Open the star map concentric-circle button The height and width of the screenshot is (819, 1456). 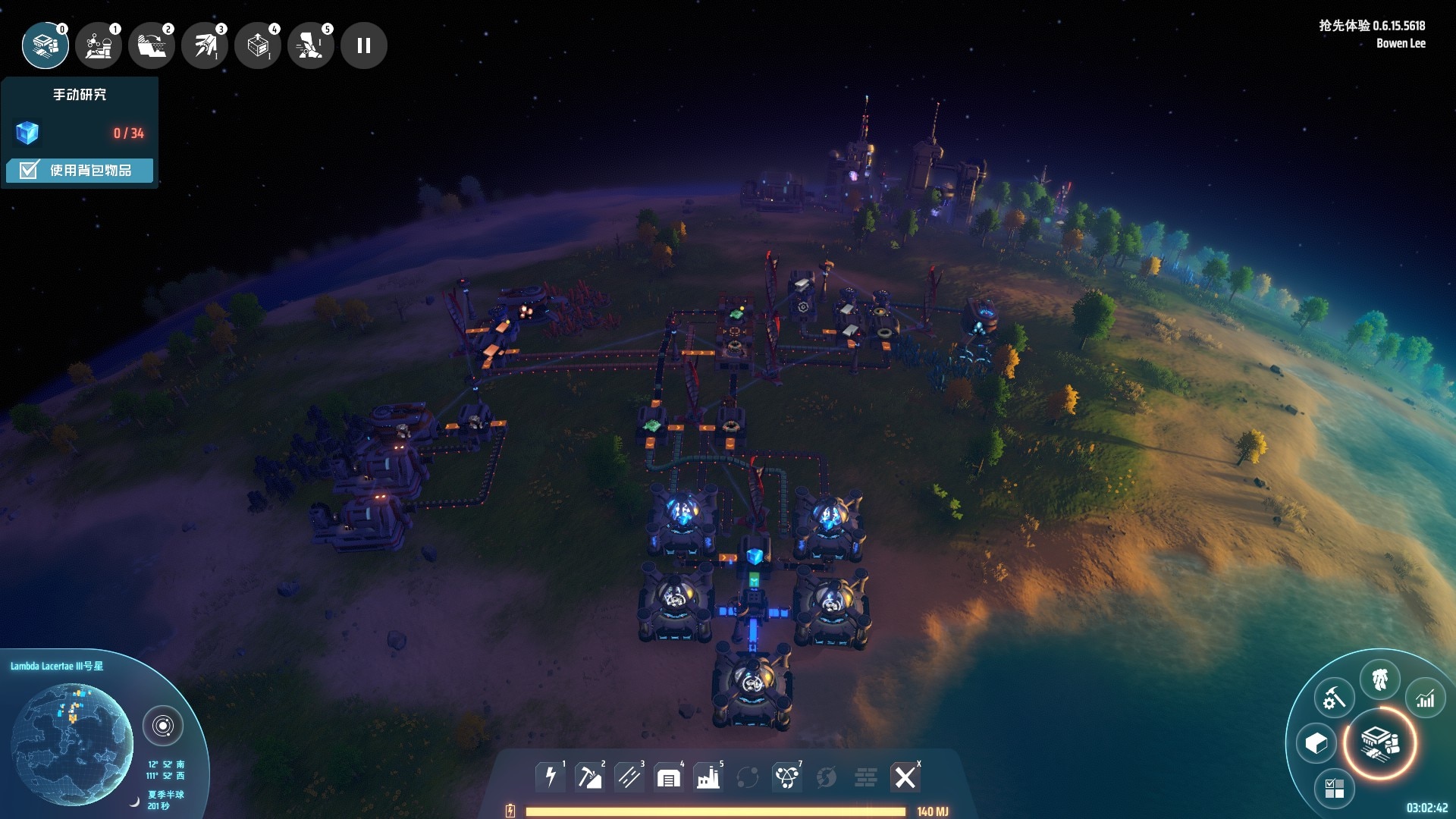[x=162, y=726]
